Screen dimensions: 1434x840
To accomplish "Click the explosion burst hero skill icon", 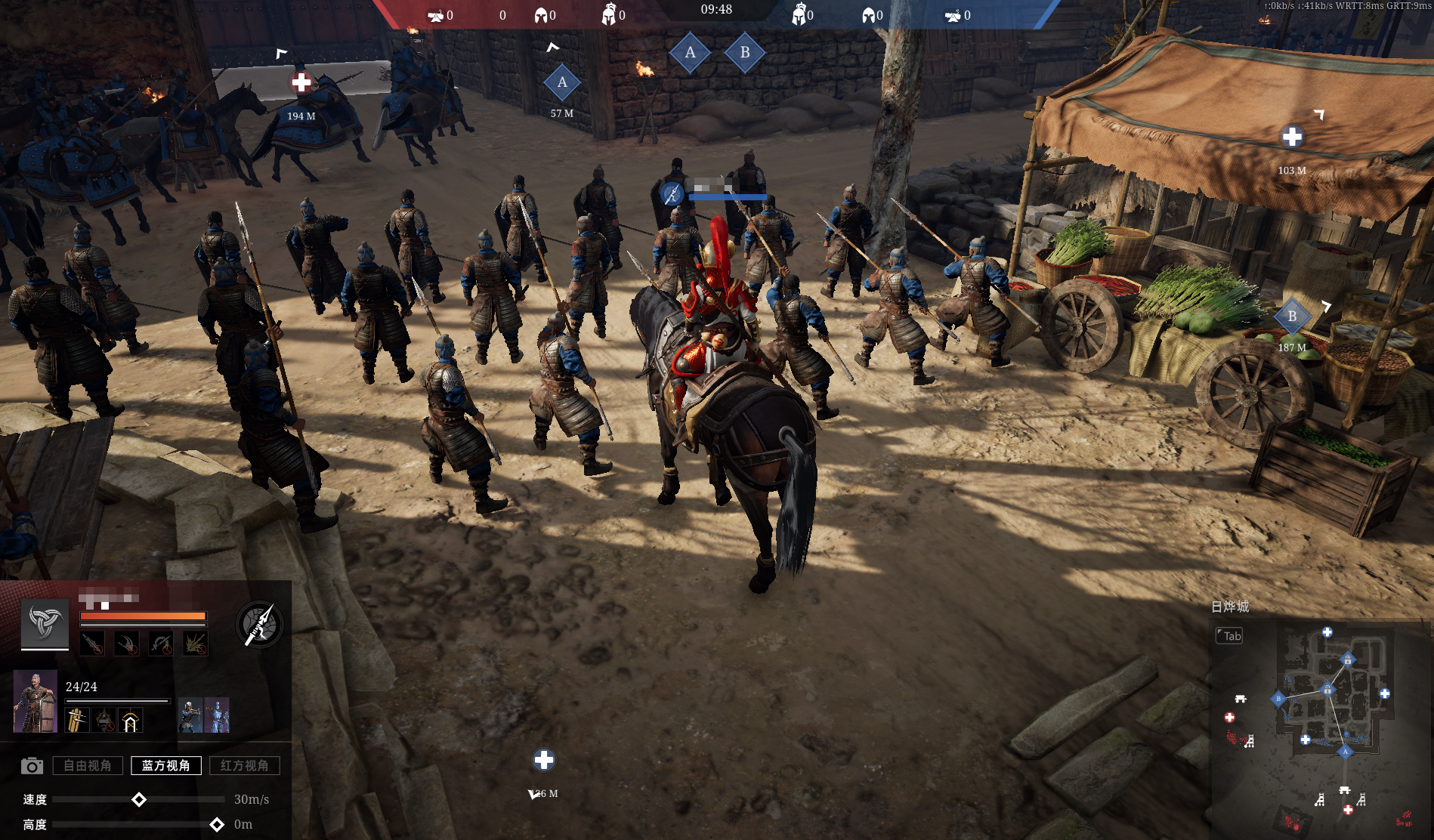I will coord(195,644).
